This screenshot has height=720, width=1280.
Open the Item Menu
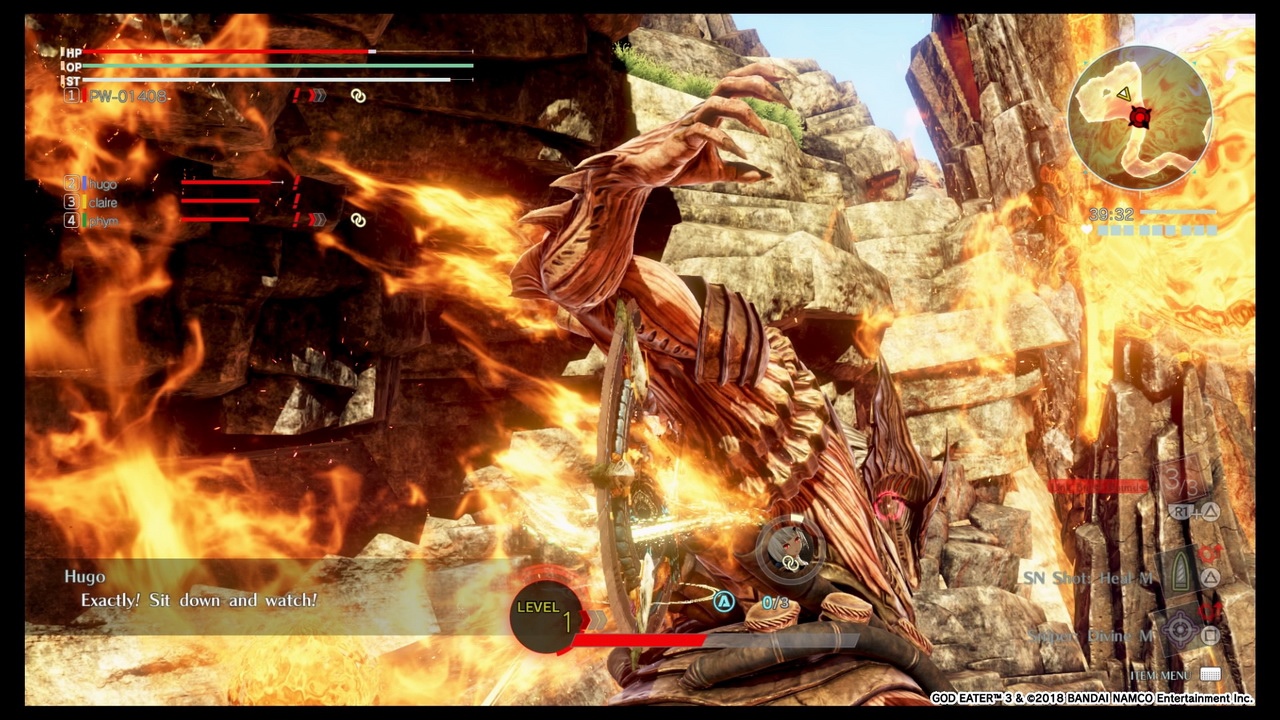coord(1210,675)
